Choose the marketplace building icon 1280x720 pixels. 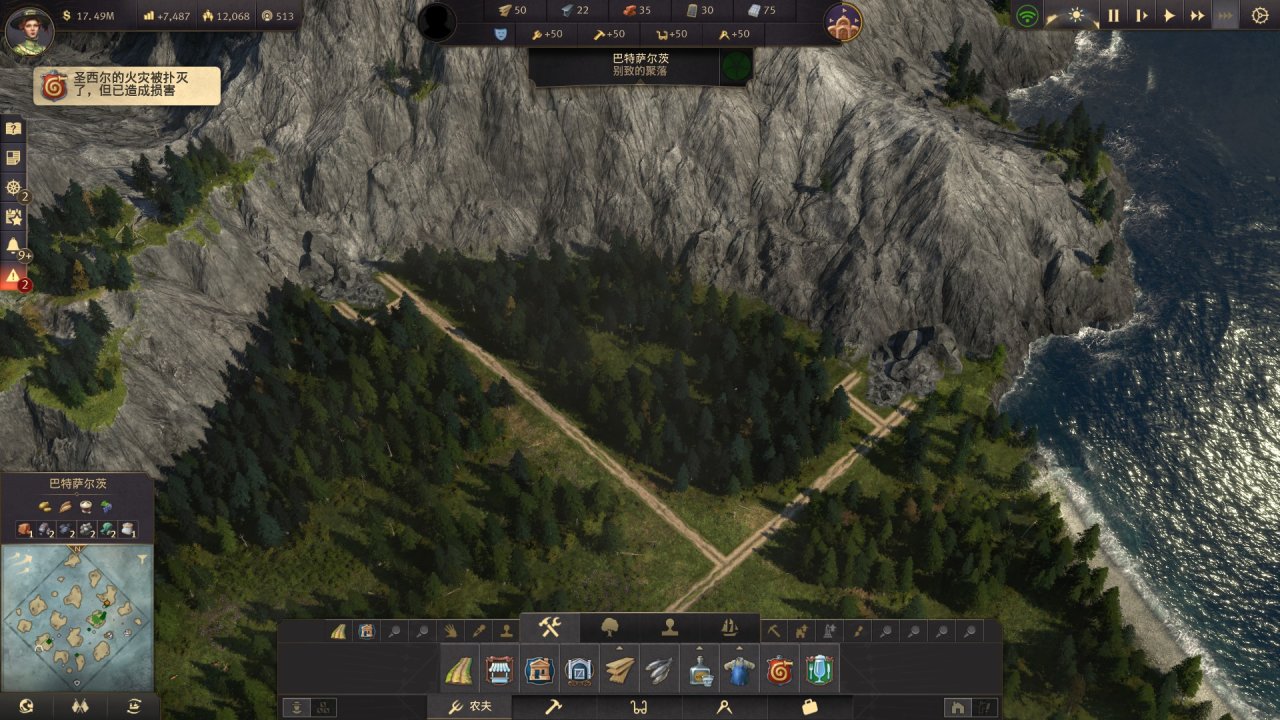498,670
